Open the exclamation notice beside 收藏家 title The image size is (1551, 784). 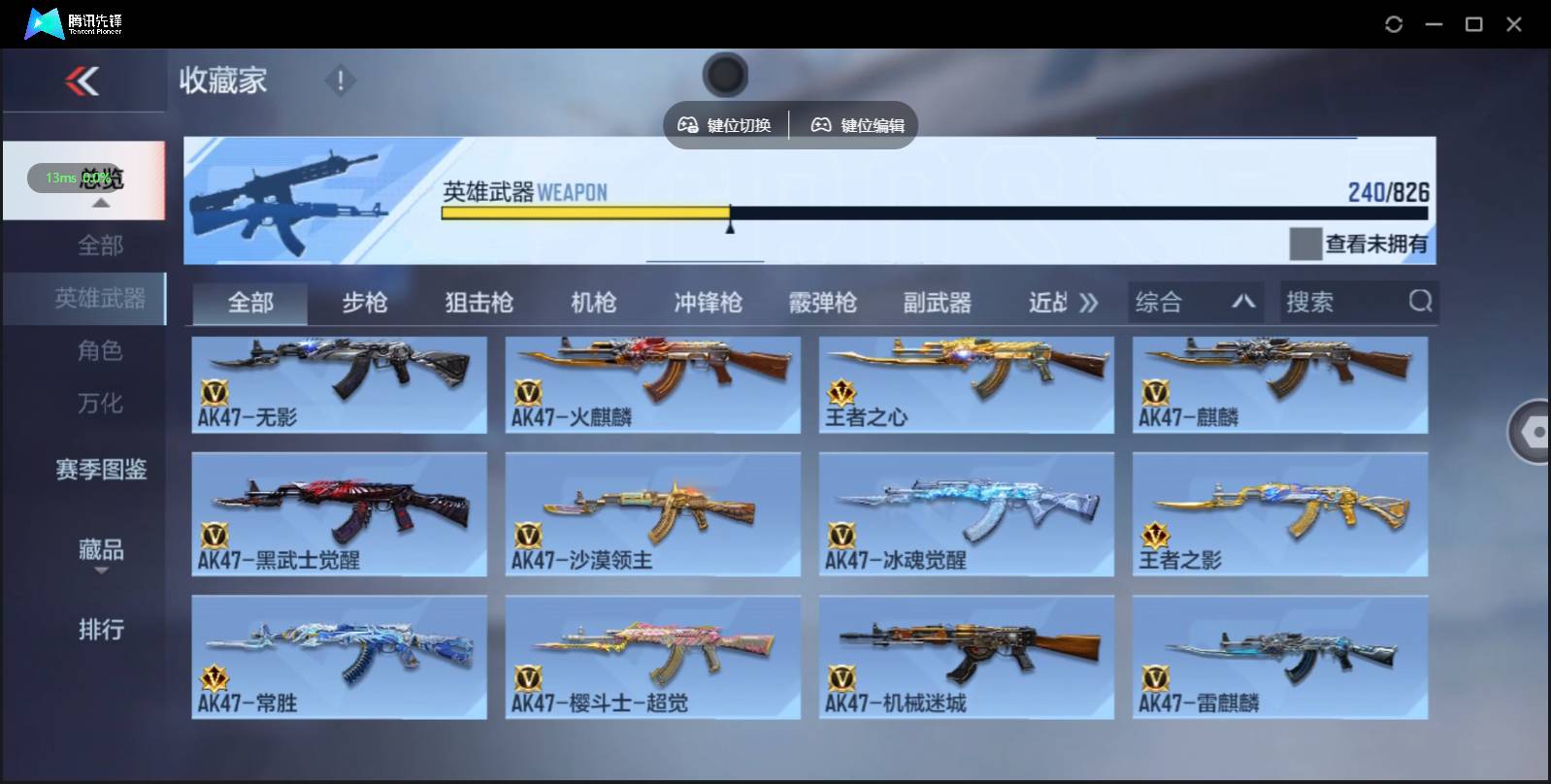click(340, 82)
